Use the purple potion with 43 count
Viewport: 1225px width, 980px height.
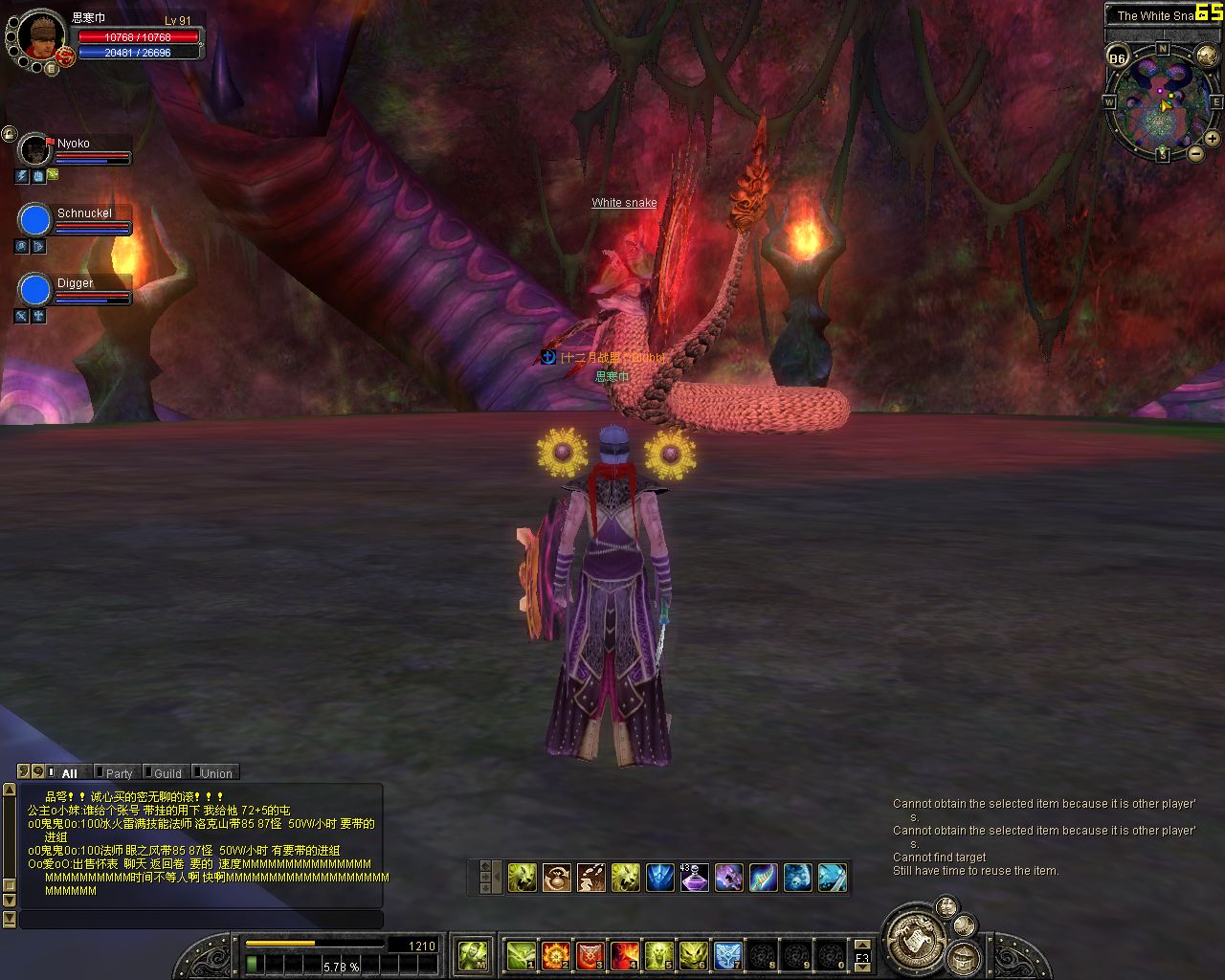click(x=694, y=878)
